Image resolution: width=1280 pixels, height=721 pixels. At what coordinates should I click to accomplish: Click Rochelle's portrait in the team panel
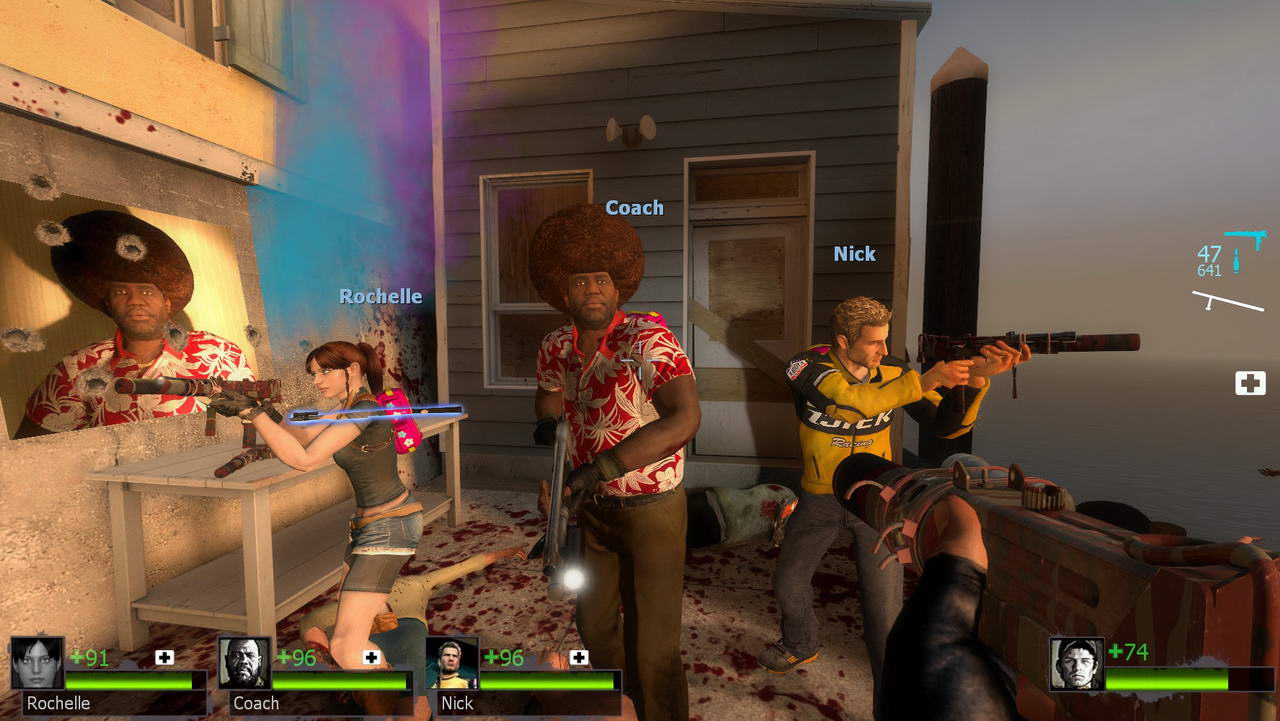37,663
